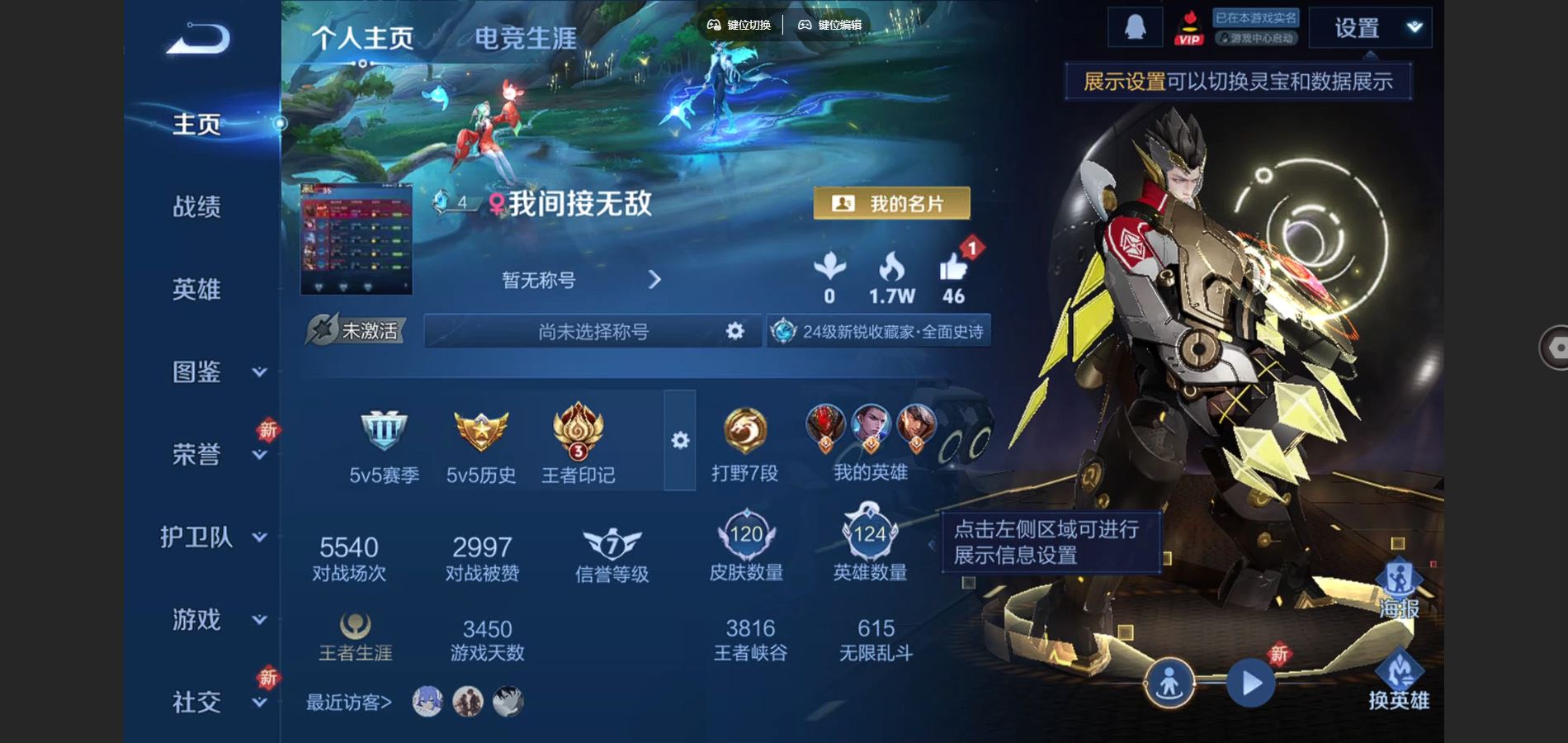Screen dimensions: 1568x743
Task: Open 最近访客 recent visitors list
Action: (349, 703)
